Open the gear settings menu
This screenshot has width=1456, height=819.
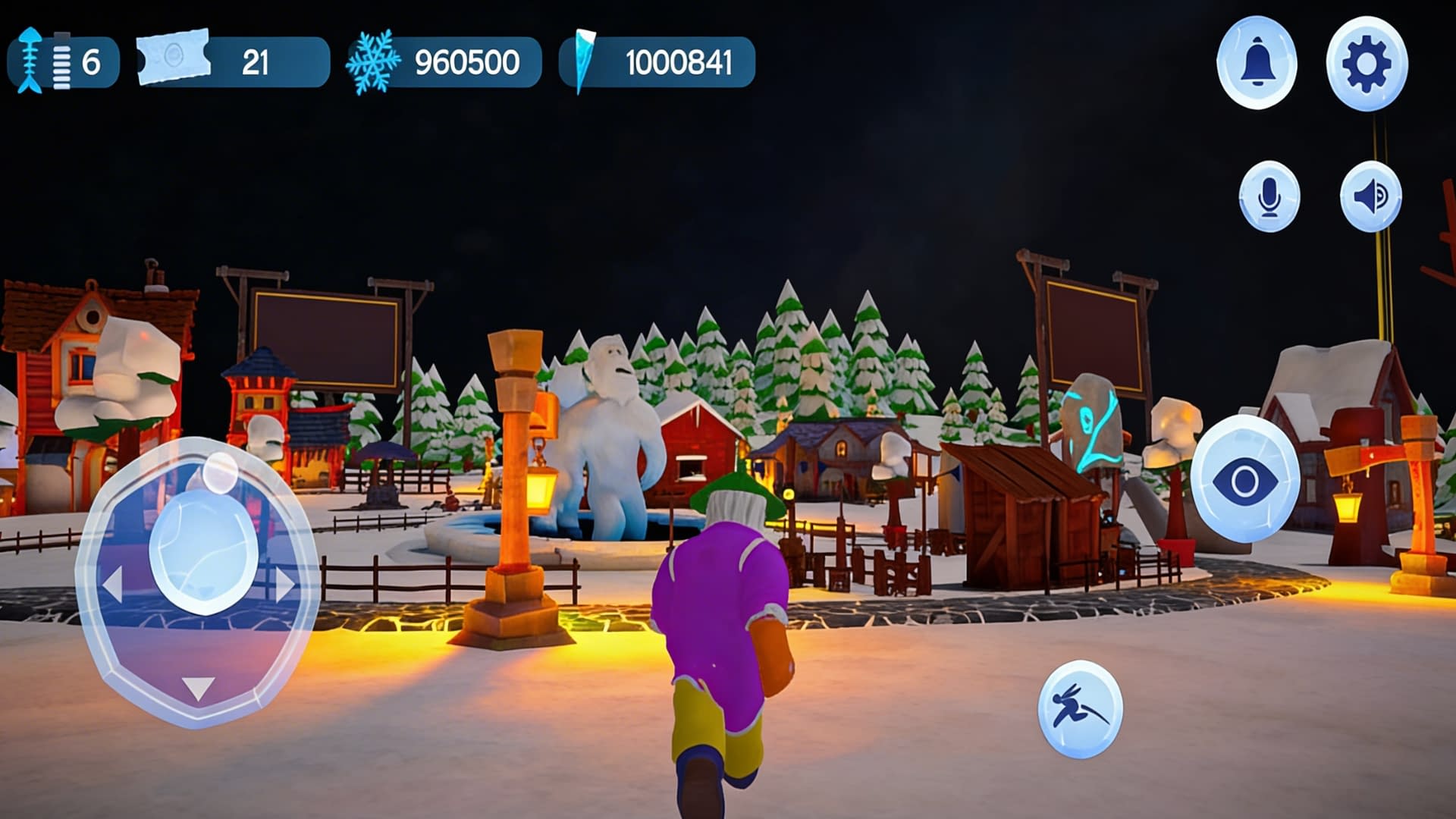click(1367, 64)
